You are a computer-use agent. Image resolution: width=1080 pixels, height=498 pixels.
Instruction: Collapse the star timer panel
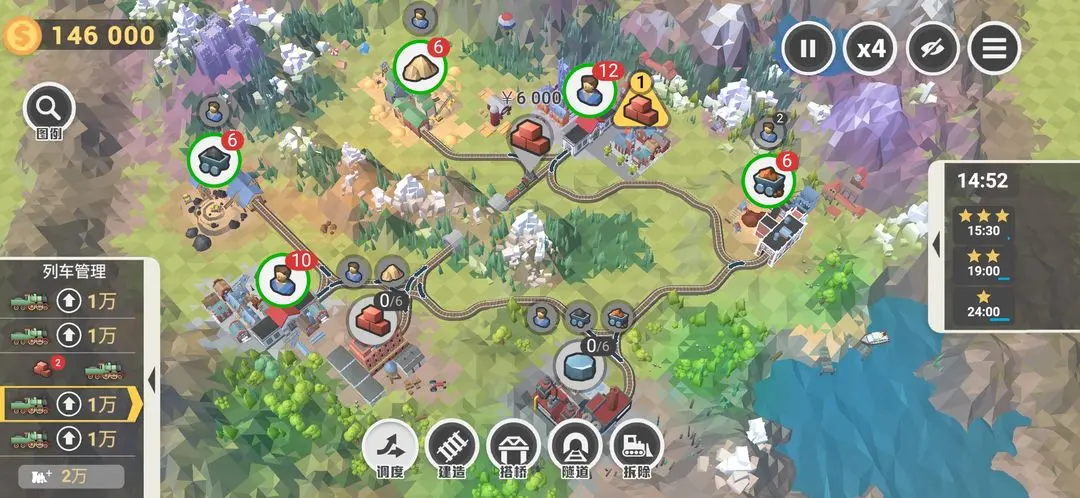937,246
